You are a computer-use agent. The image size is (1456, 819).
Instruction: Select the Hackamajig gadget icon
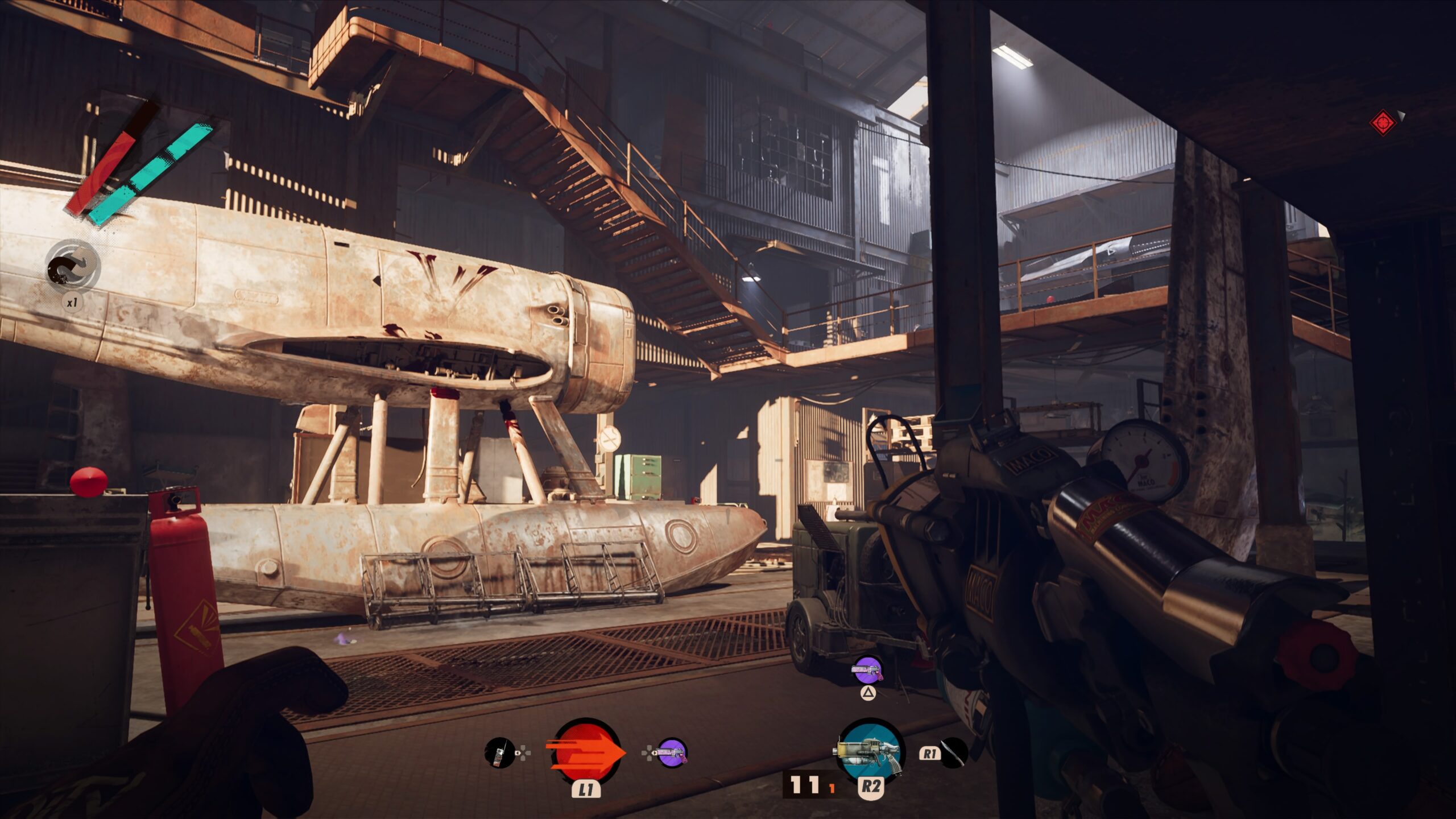pyautogui.click(x=499, y=752)
